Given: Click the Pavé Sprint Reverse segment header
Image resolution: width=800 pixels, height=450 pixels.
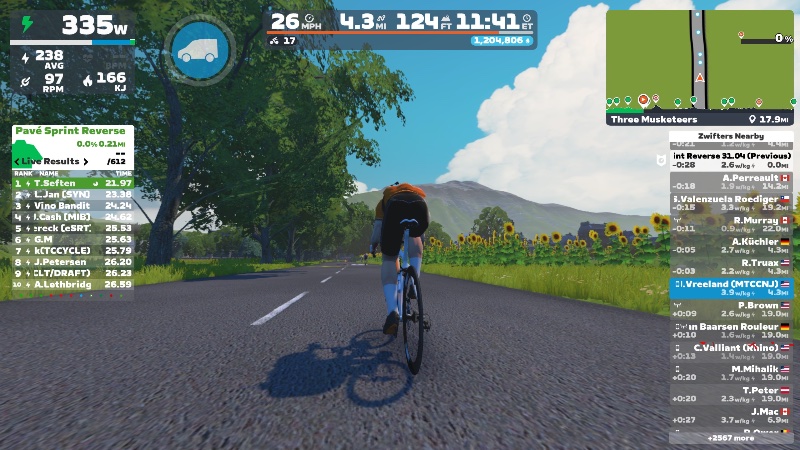Looking at the screenshot, I should (72, 131).
